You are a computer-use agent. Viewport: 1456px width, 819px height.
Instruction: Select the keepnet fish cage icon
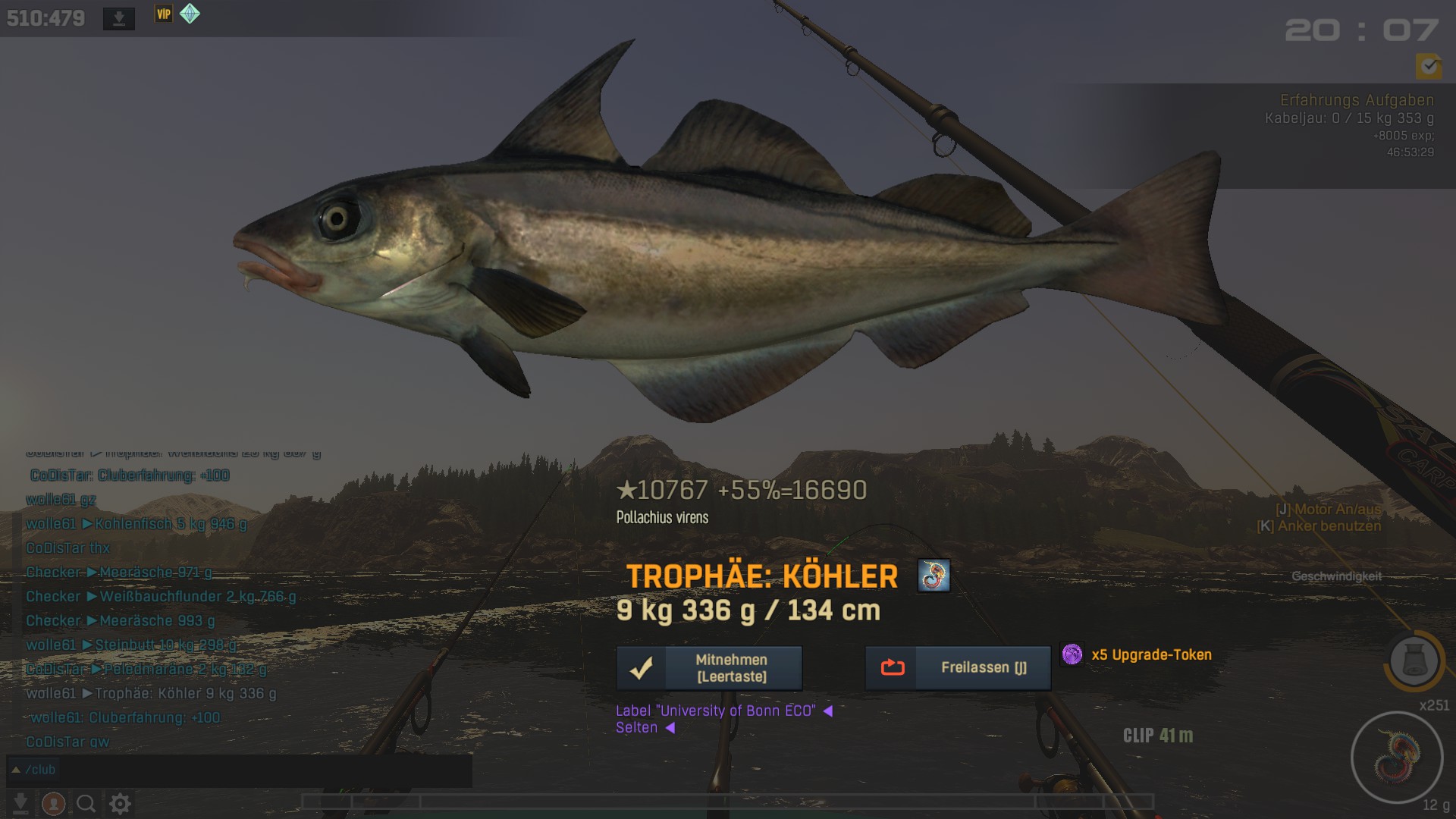[x=1414, y=661]
